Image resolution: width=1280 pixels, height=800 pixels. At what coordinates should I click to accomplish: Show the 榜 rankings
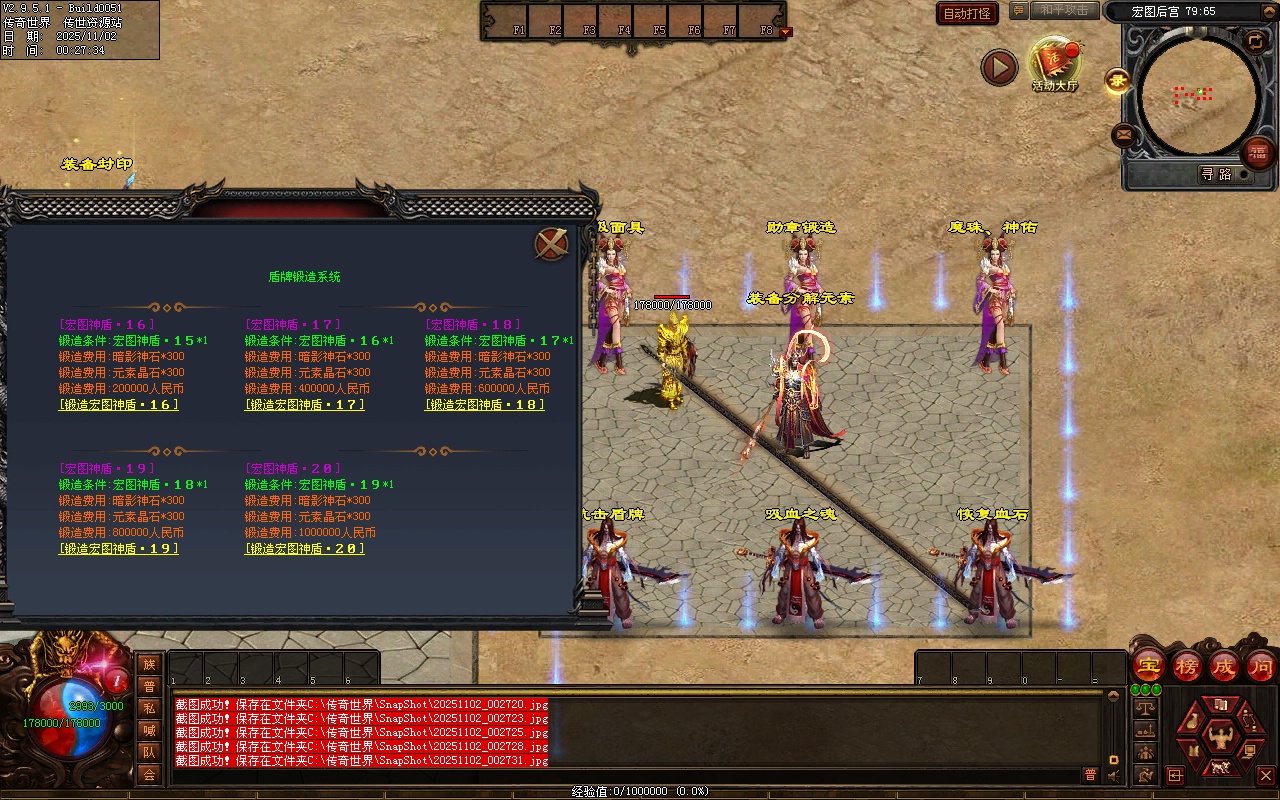click(1187, 665)
